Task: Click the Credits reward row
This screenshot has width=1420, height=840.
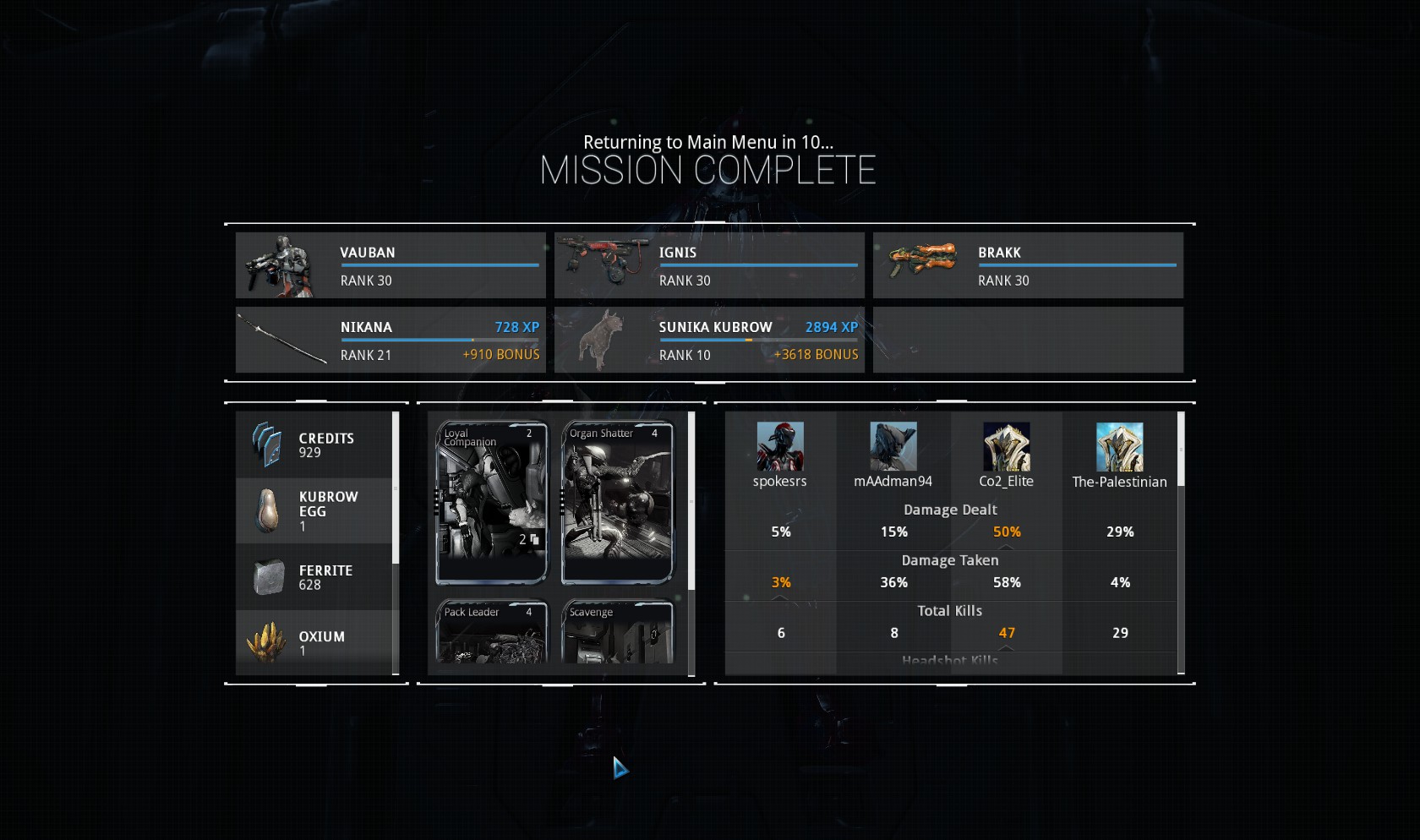Action: click(x=314, y=445)
